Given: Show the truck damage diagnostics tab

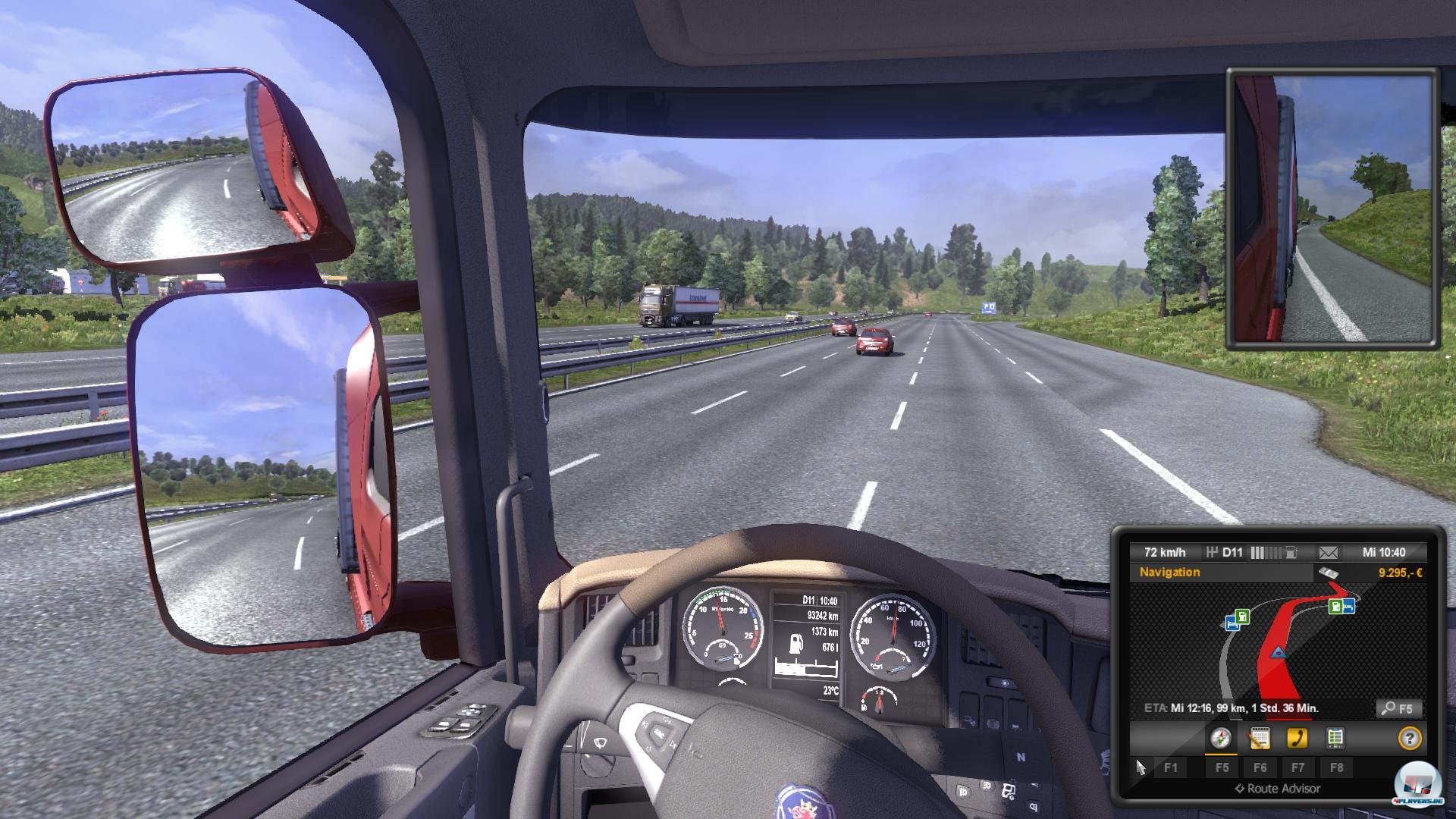Looking at the screenshot, I should point(1335,738).
